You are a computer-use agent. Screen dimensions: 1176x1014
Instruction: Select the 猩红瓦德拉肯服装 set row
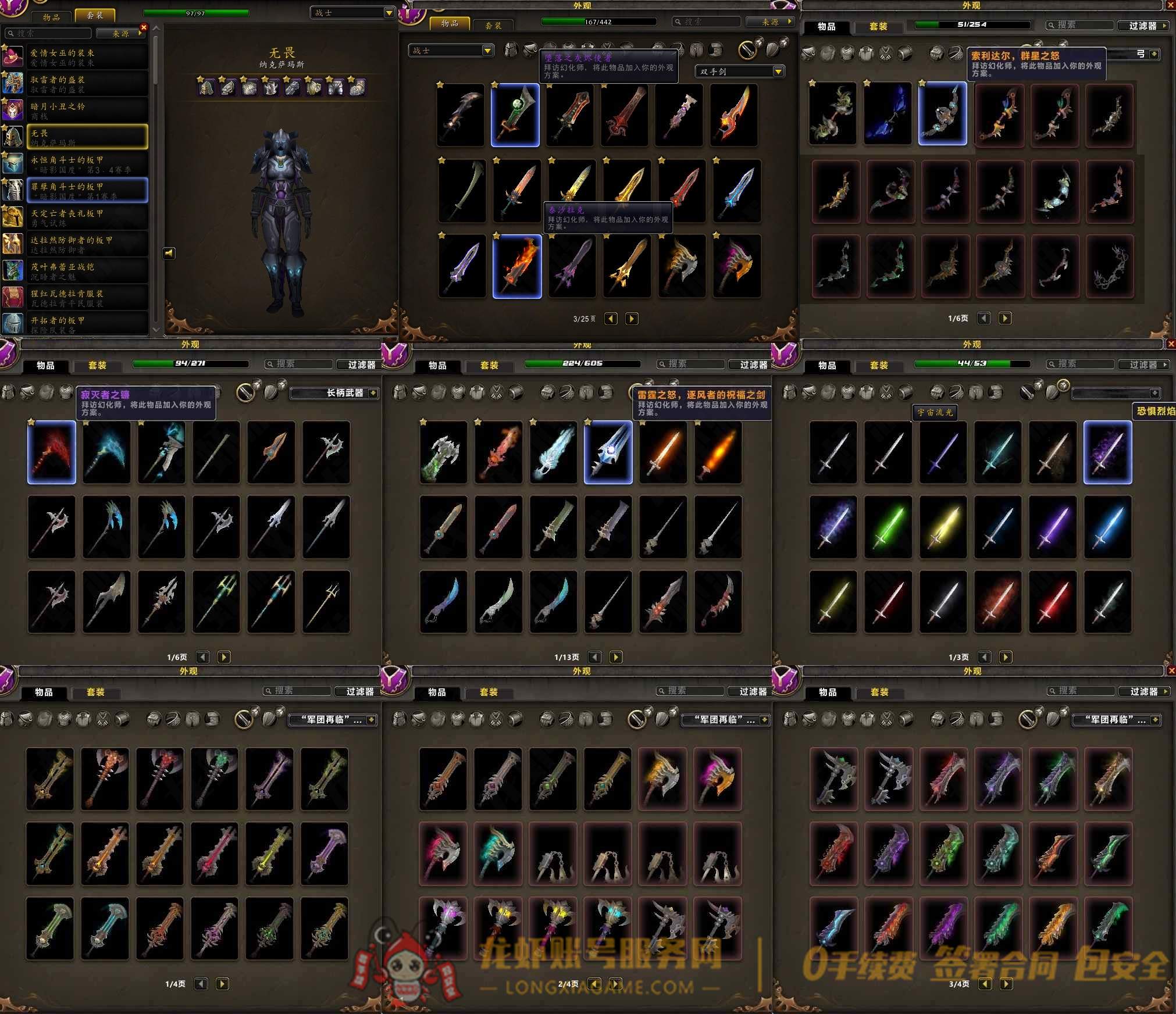[x=87, y=298]
